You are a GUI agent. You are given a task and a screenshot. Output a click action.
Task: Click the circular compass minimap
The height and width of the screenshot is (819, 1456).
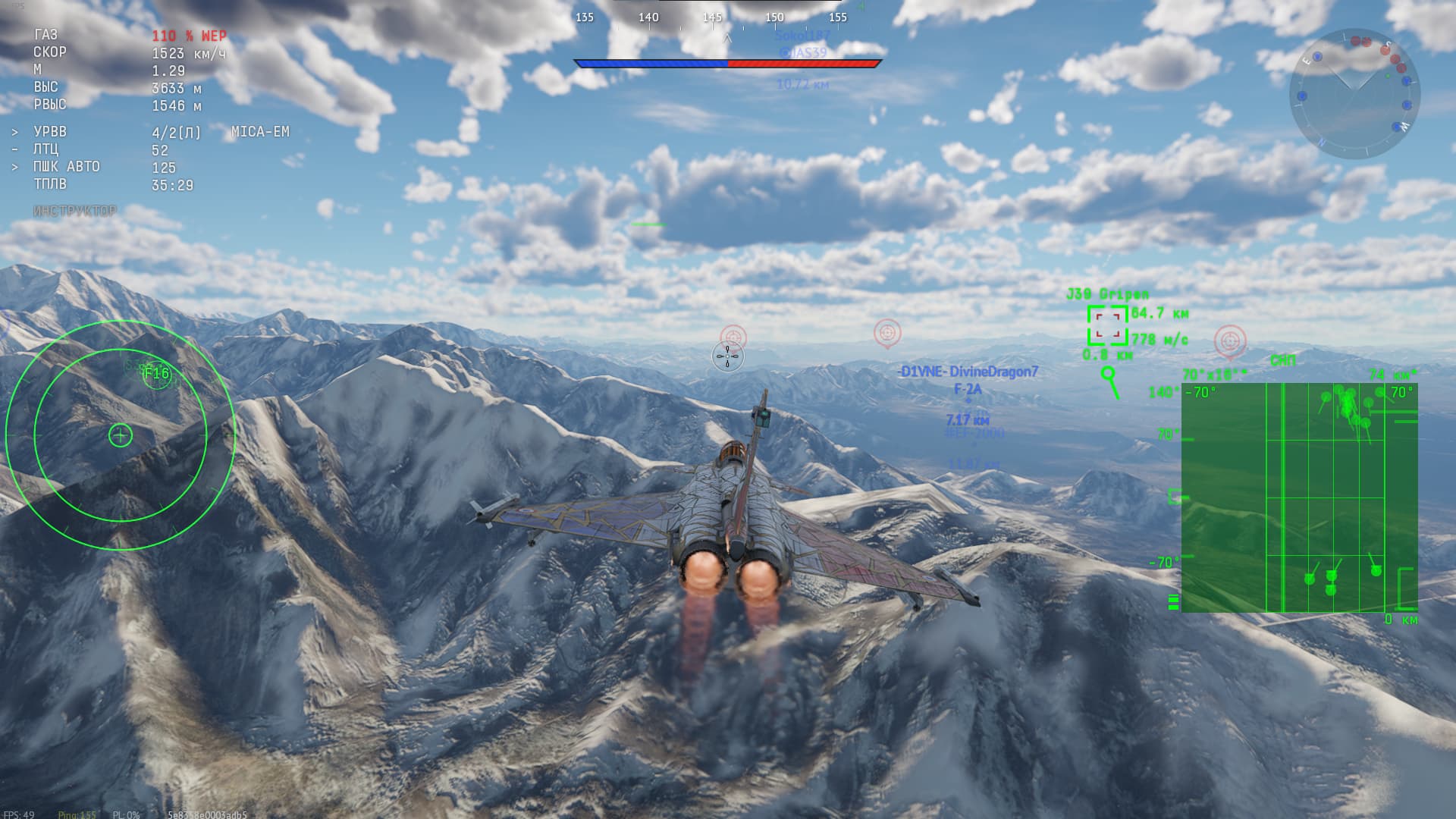coord(1354,93)
